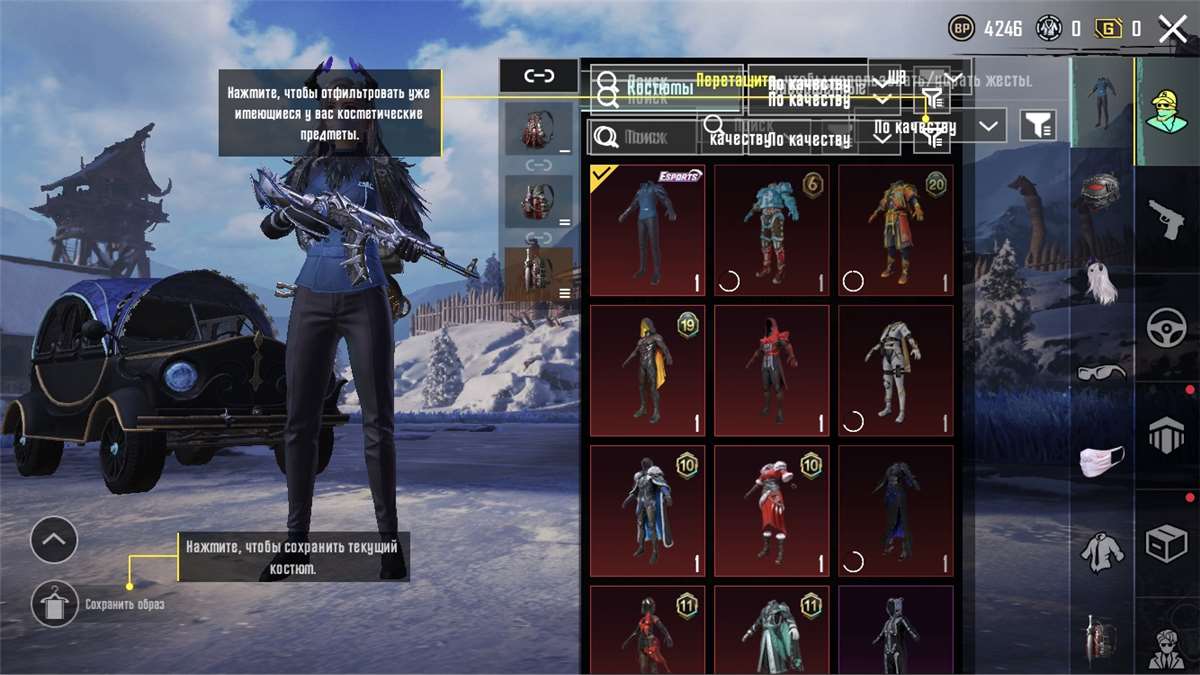Viewport: 1200px width, 675px height.
Task: Click the link chain toggle button
Action: [539, 76]
